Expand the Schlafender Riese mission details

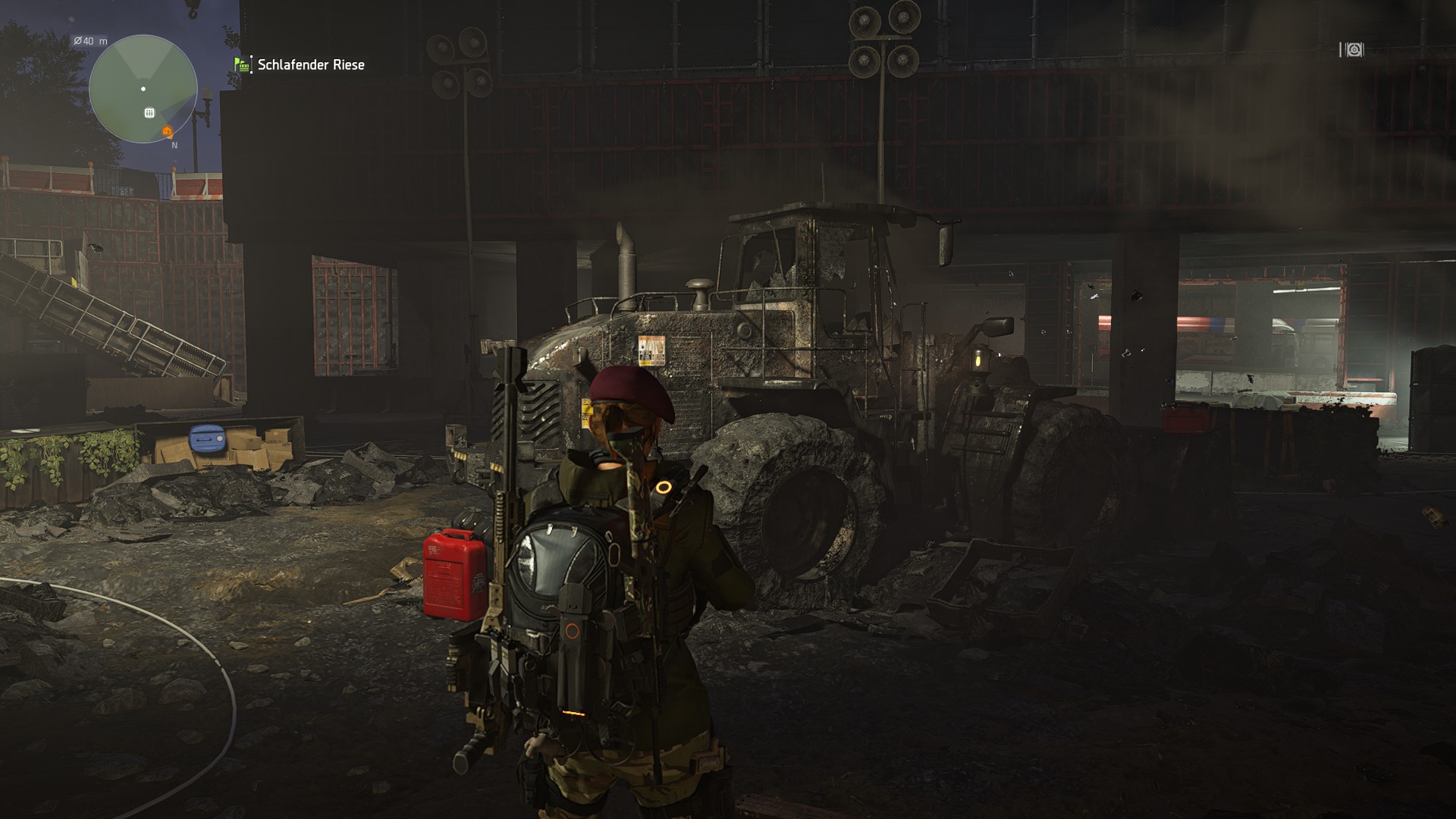pyautogui.click(x=311, y=65)
